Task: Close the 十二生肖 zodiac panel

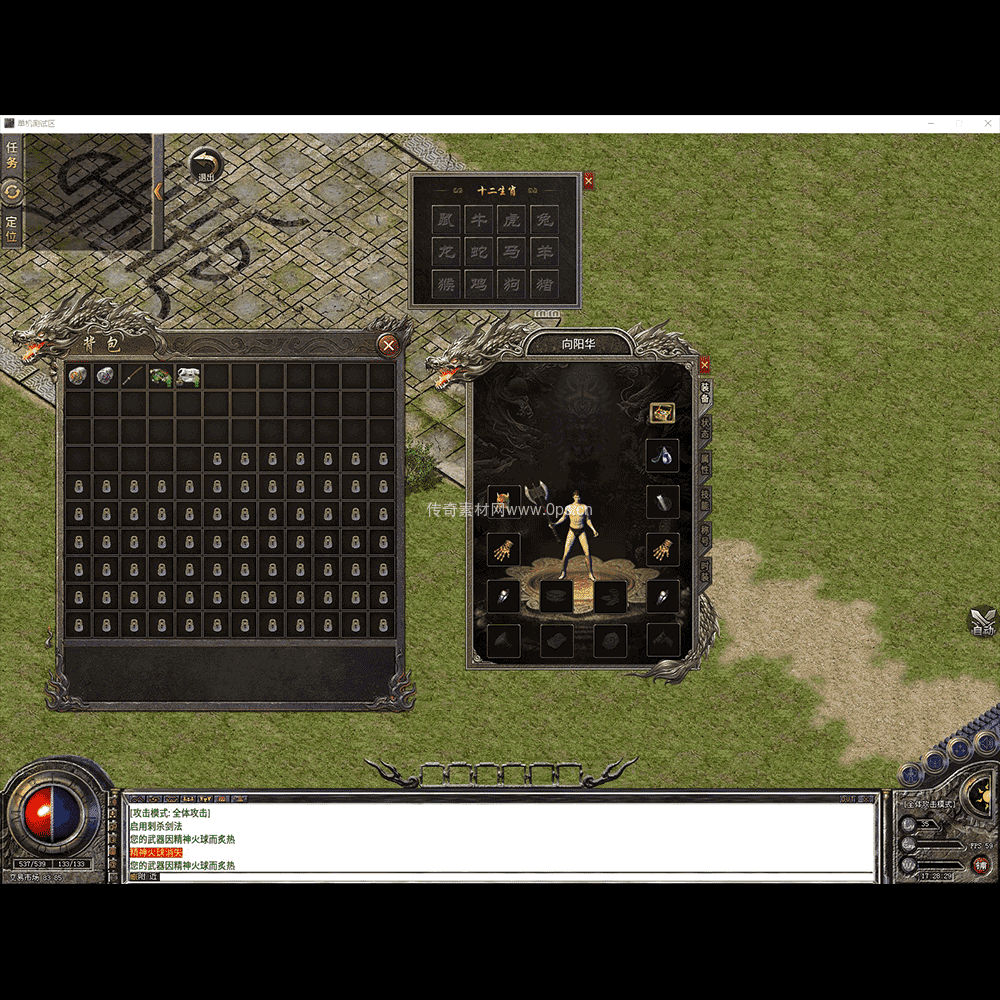Action: click(x=588, y=181)
